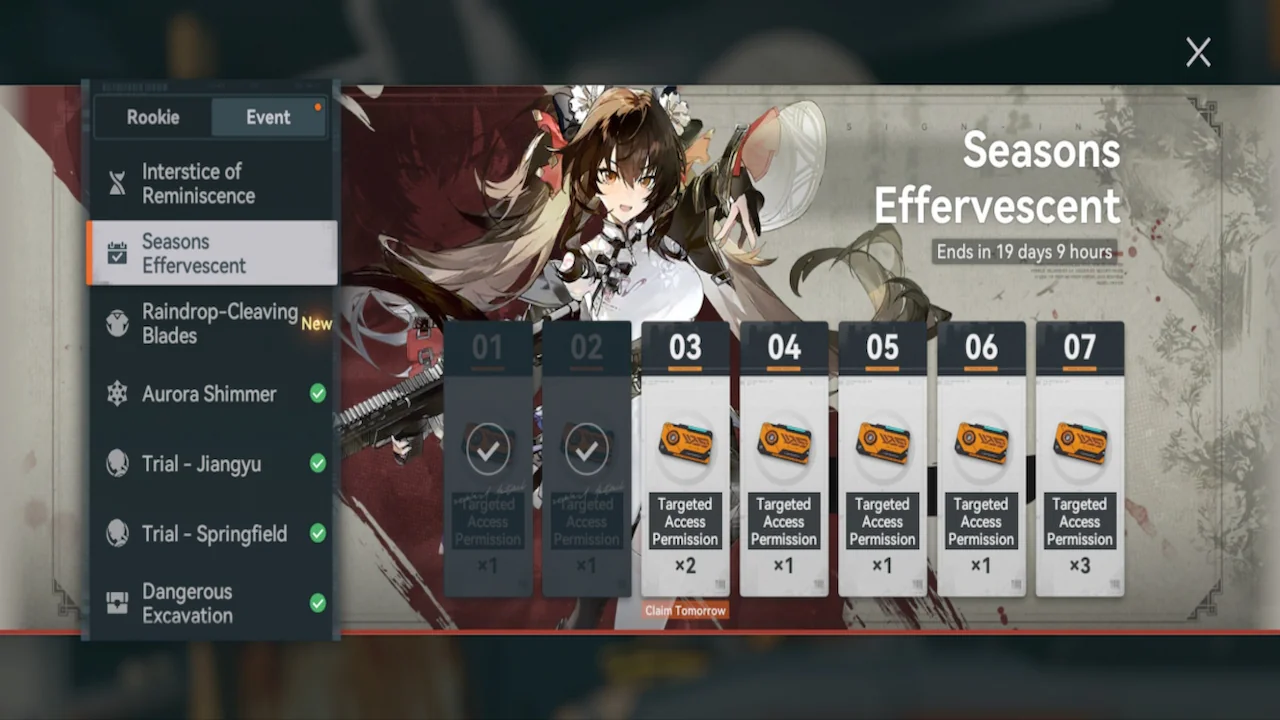Viewport: 1280px width, 720px height.
Task: Switch to the Event tab
Action: 268,117
